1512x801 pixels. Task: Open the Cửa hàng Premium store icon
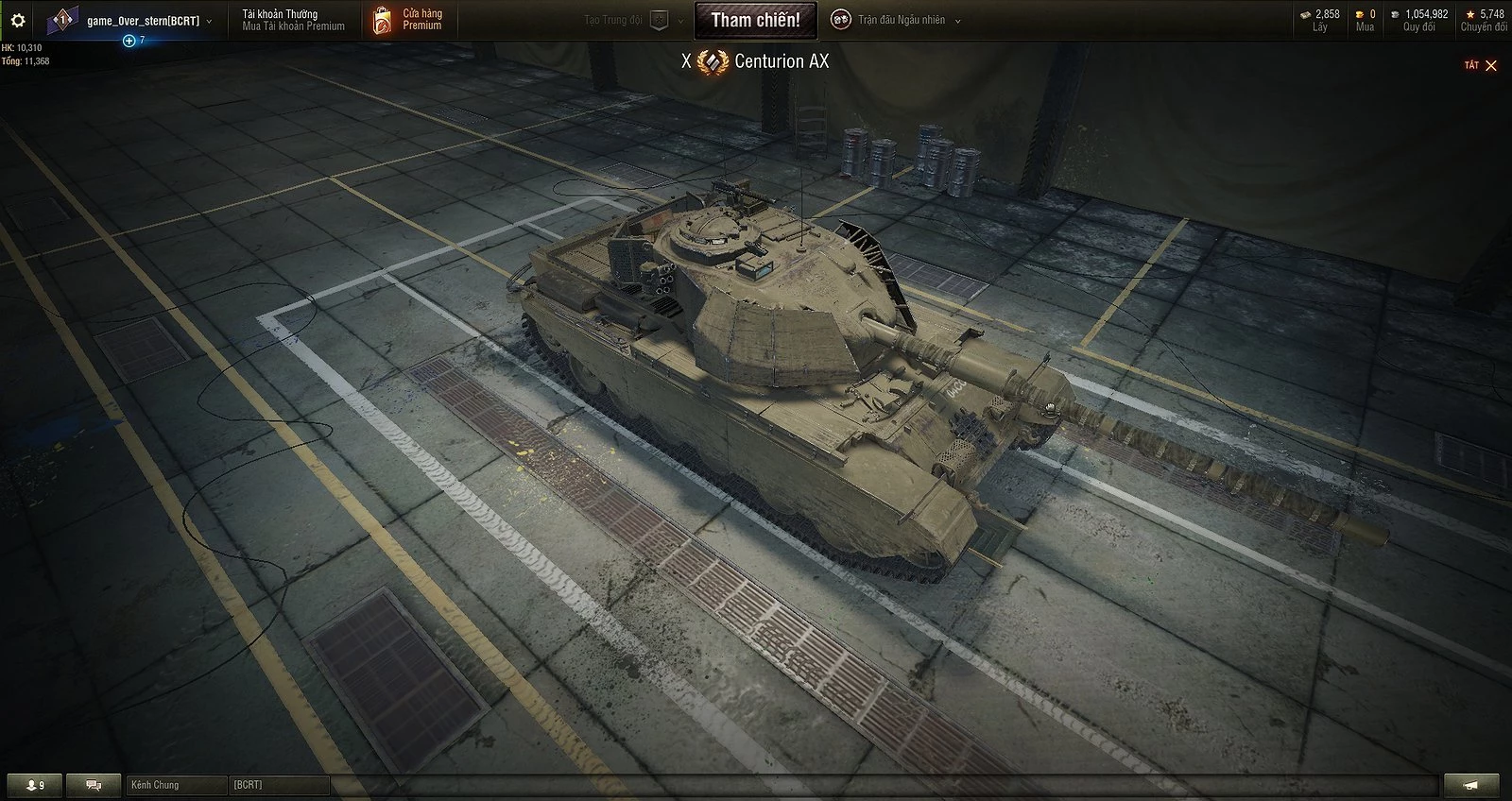385,19
